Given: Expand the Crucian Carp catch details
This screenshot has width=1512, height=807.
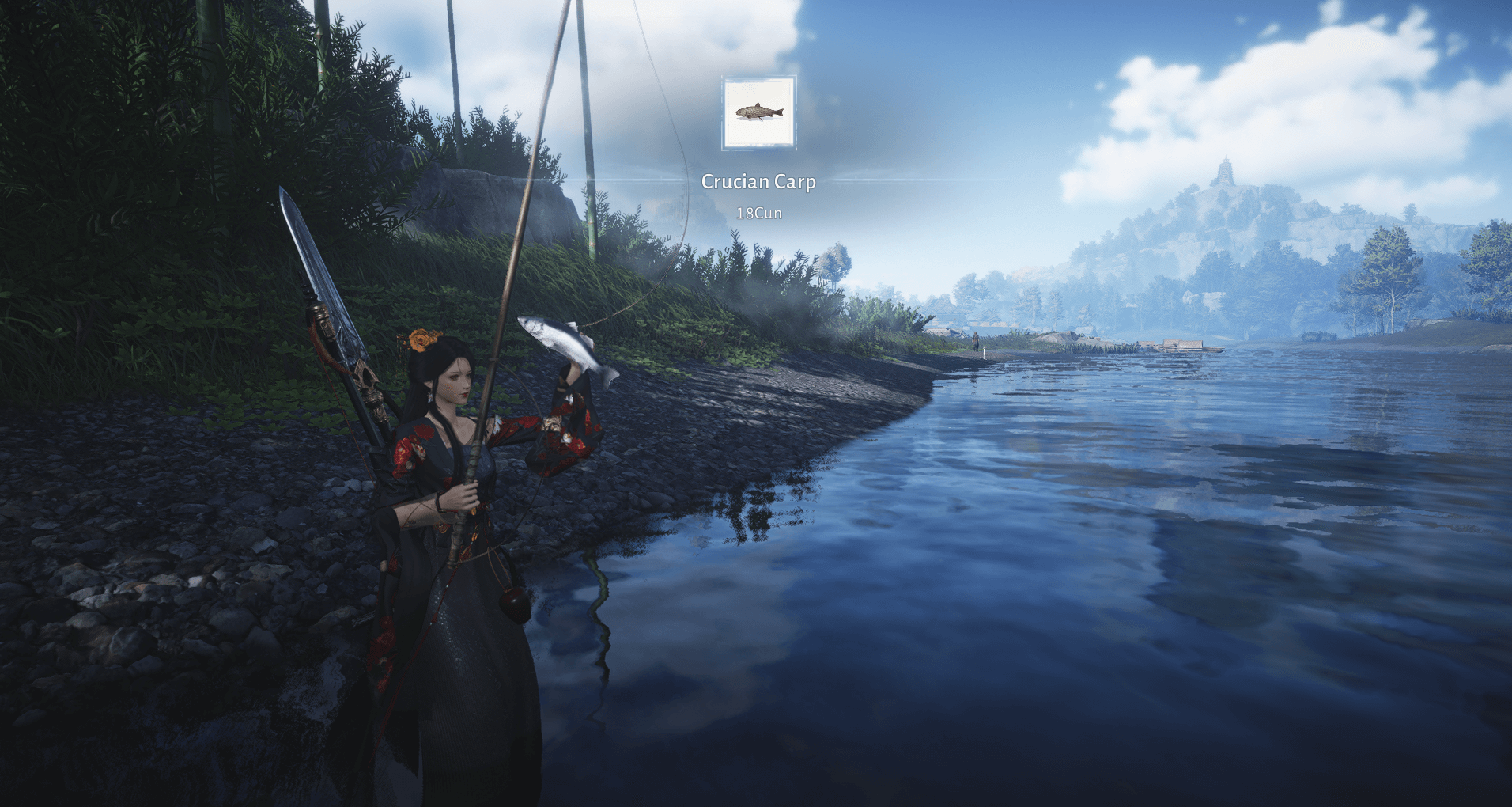Looking at the screenshot, I should coord(757,182).
